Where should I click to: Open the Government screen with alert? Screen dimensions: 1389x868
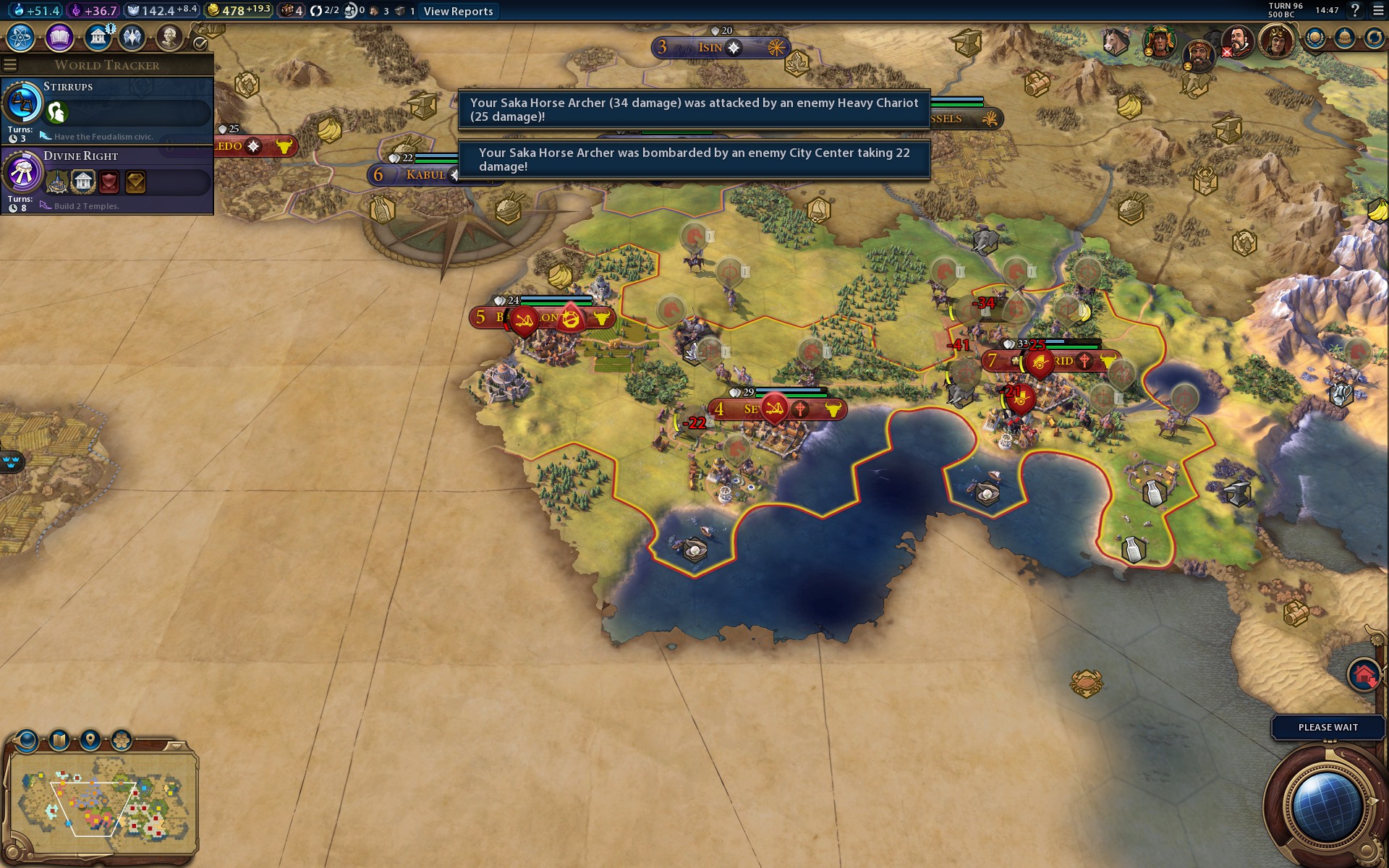click(98, 37)
